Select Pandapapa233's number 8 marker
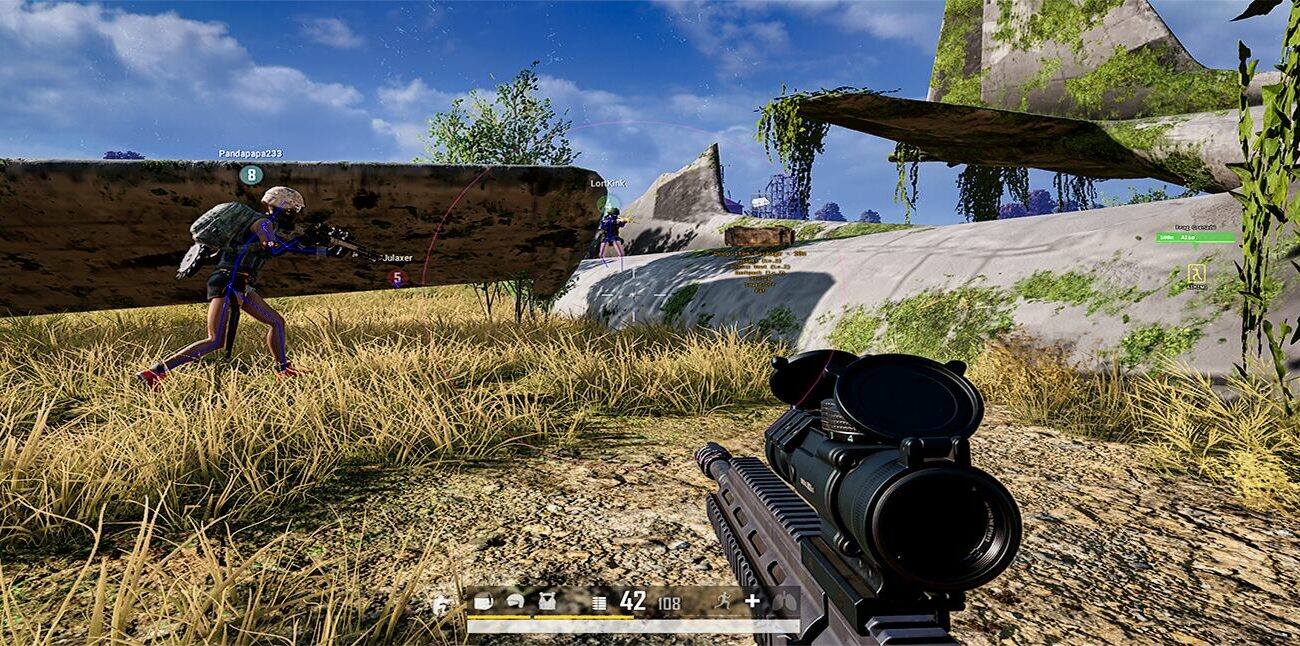This screenshot has height=646, width=1300. tap(251, 175)
